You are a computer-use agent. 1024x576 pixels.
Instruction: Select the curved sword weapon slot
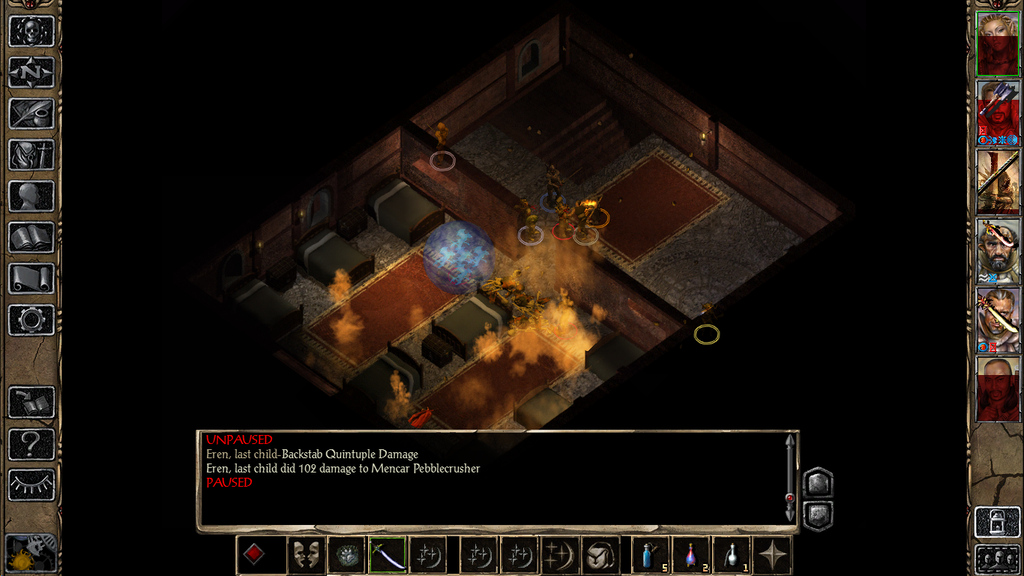coord(387,556)
